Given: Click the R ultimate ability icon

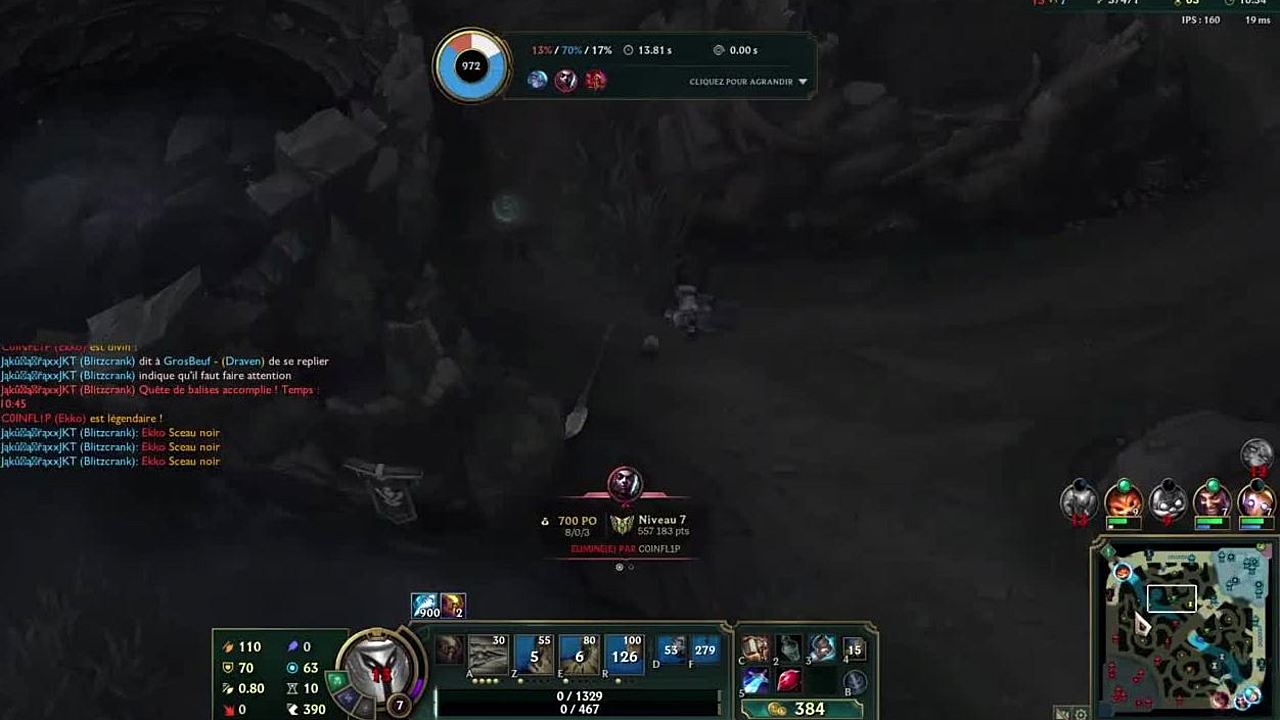Looking at the screenshot, I should pos(624,654).
